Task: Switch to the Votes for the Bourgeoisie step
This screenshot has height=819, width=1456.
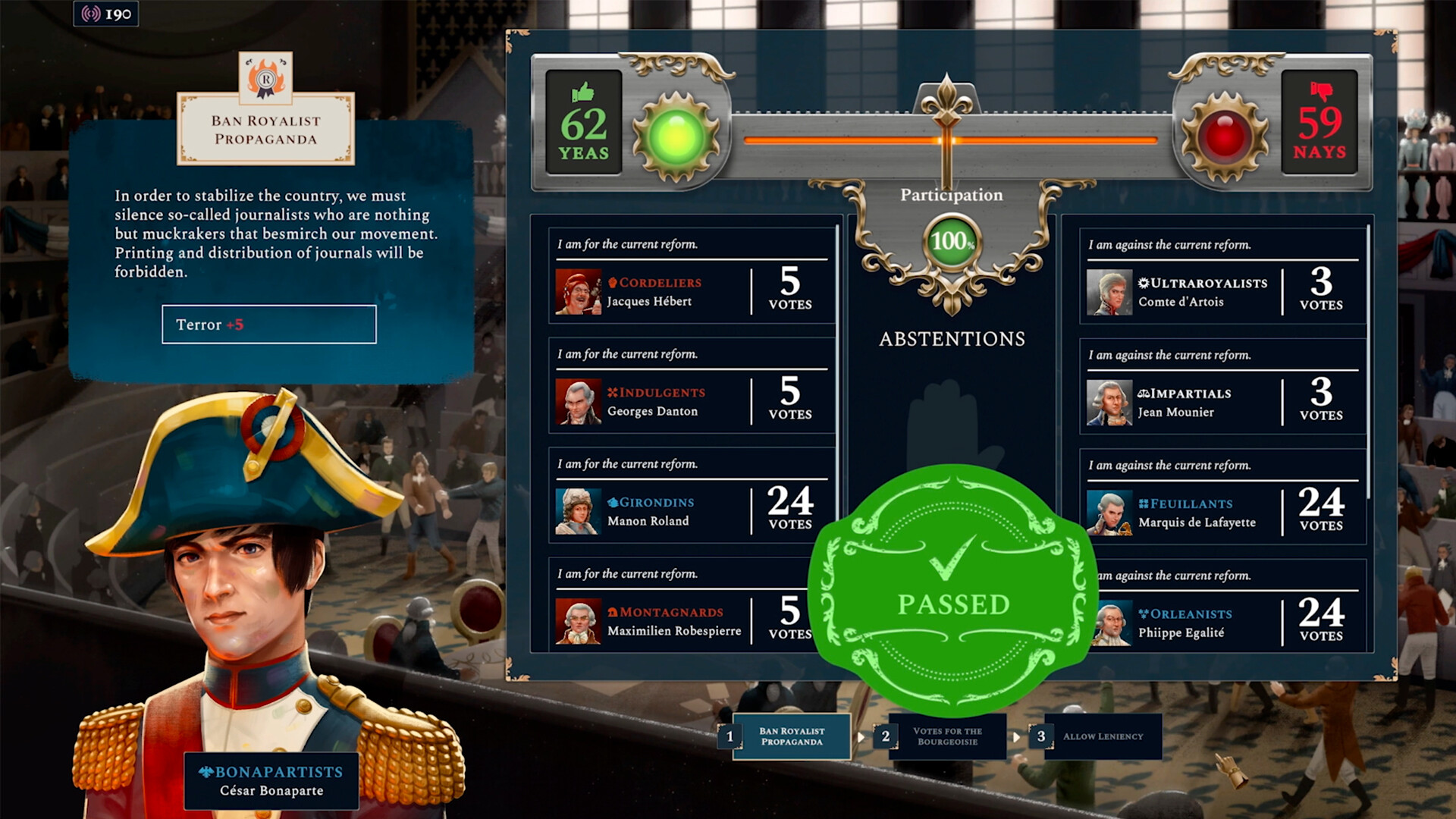Action: (x=947, y=736)
